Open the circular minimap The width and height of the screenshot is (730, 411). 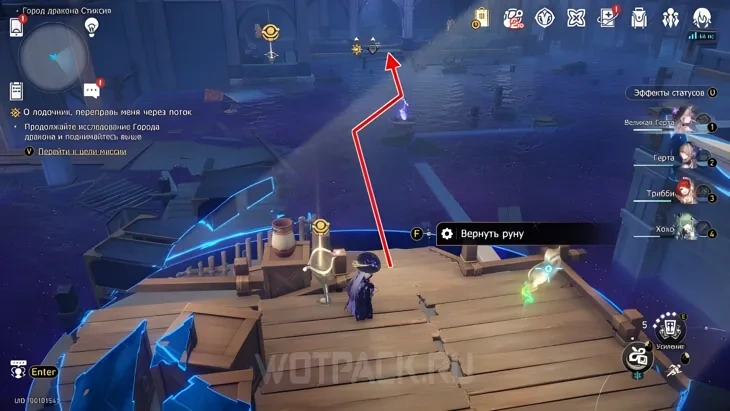55,55
